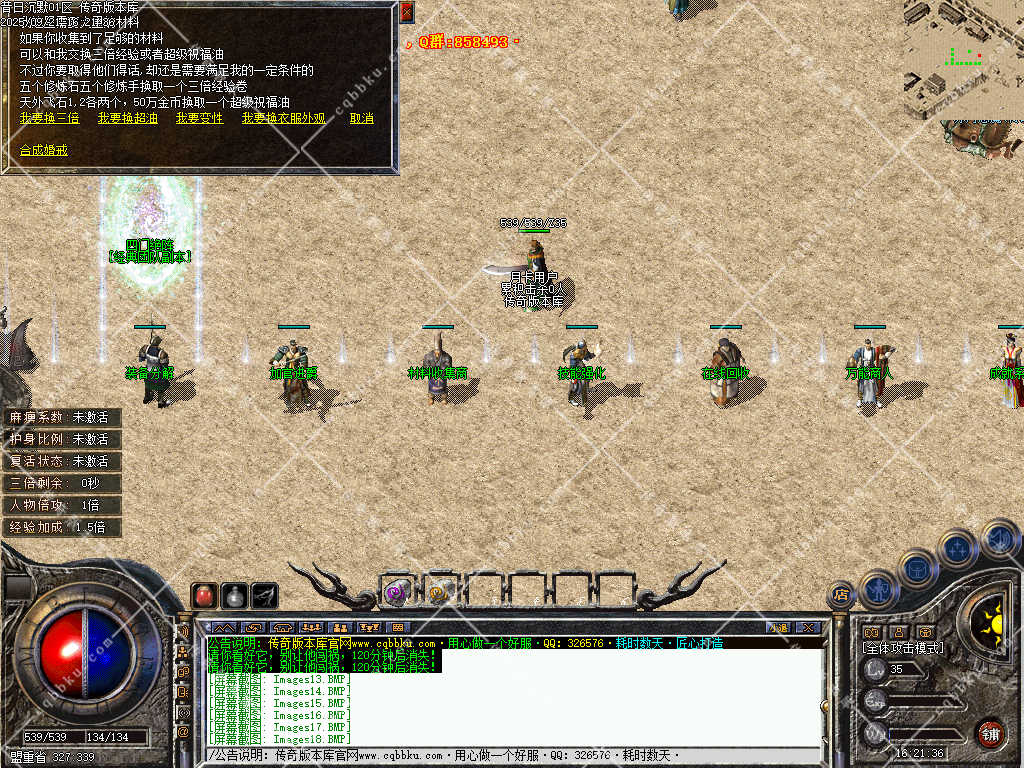
Task: Open the bag inventory round button
Action: pos(917,568)
